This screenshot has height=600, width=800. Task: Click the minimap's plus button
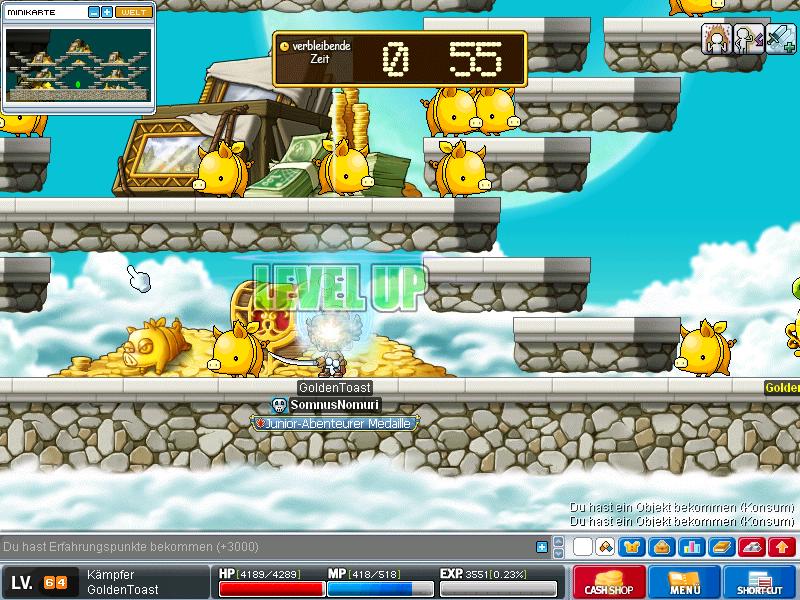coord(106,12)
